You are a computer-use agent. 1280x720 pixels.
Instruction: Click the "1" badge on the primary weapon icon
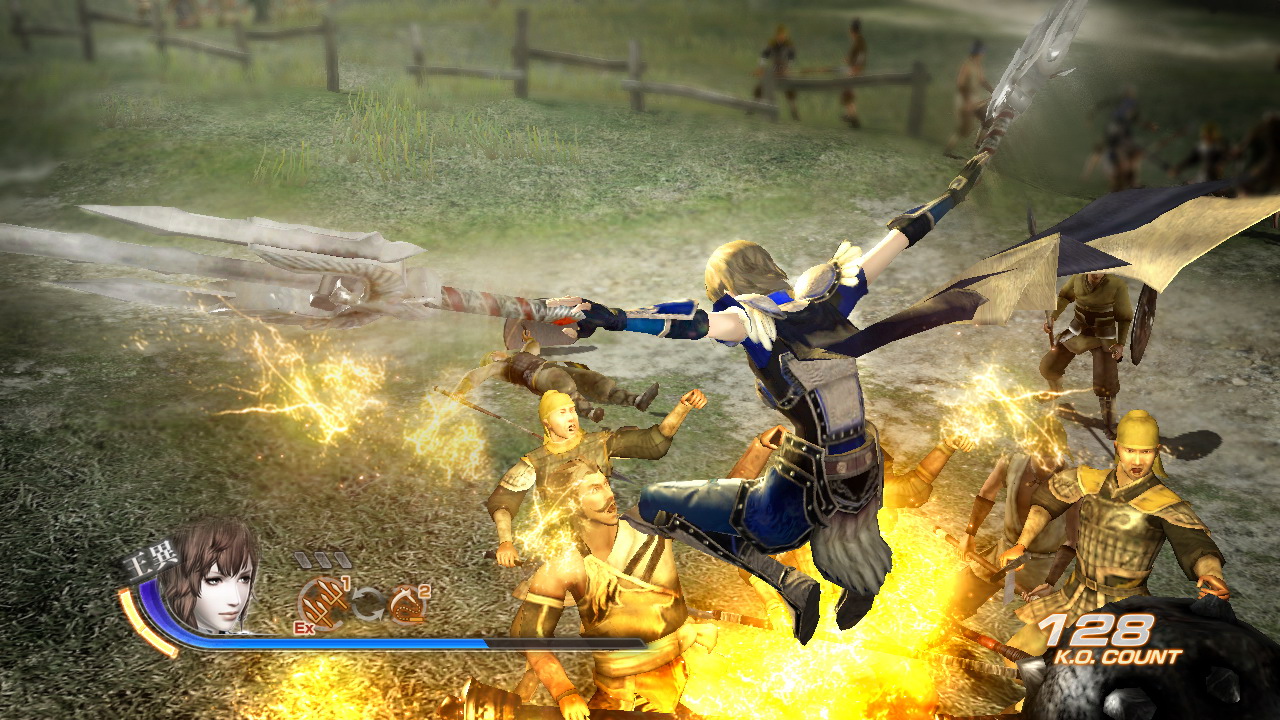[x=344, y=582]
